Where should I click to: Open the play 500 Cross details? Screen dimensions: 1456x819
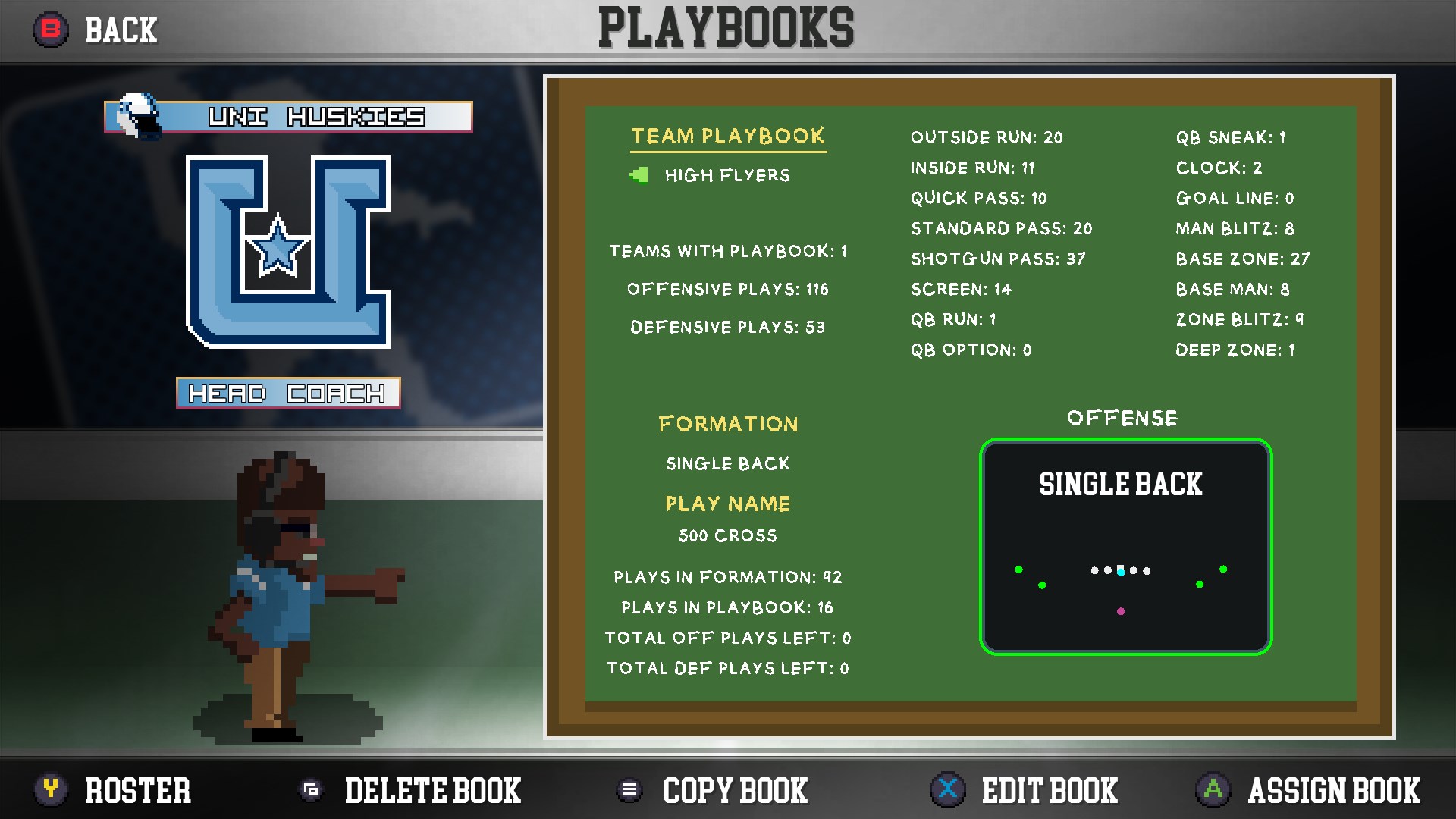click(726, 535)
